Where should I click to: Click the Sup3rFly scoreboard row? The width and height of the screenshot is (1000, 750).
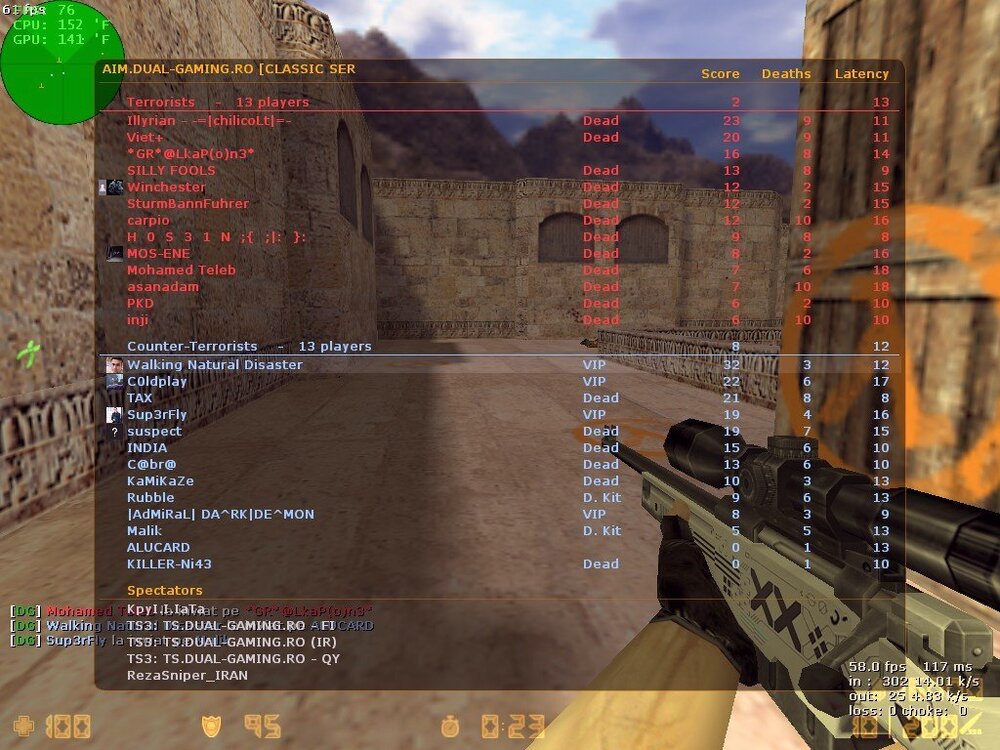157,414
